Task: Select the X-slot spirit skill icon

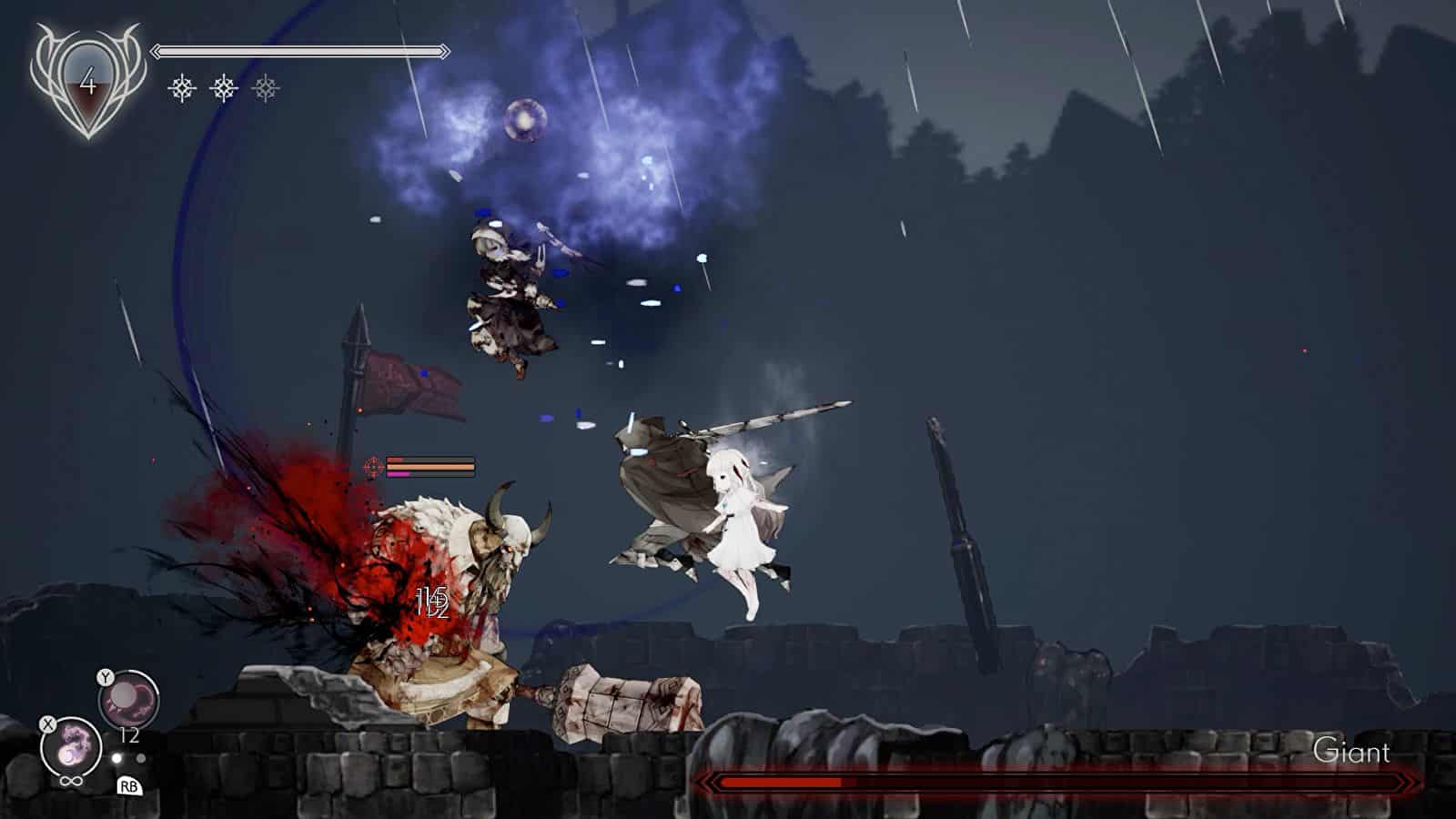Action: (x=71, y=744)
